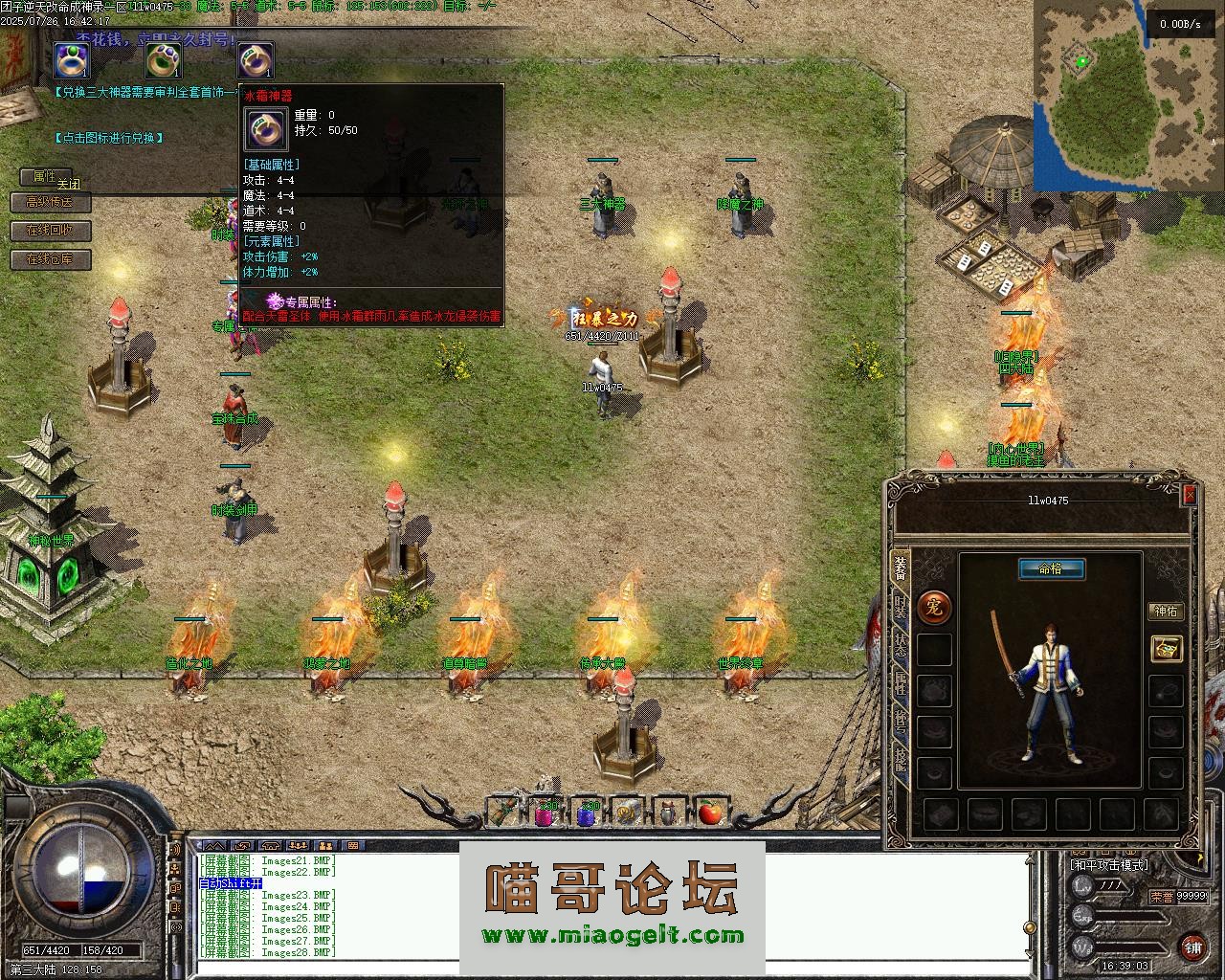
Task: Switch to the 状态 status tab
Action: [x=901, y=644]
